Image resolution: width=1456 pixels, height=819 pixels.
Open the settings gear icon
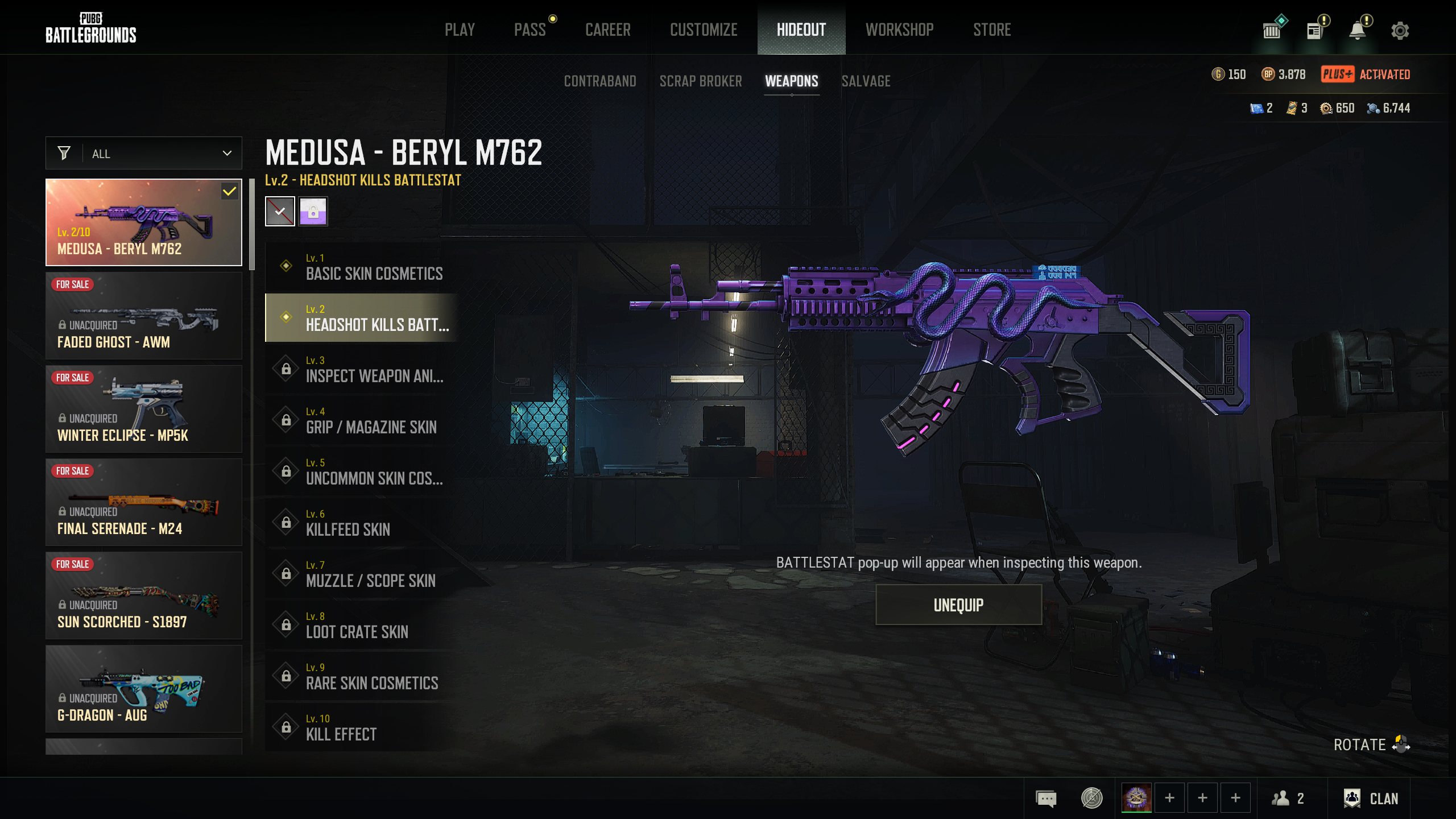[x=1400, y=31]
